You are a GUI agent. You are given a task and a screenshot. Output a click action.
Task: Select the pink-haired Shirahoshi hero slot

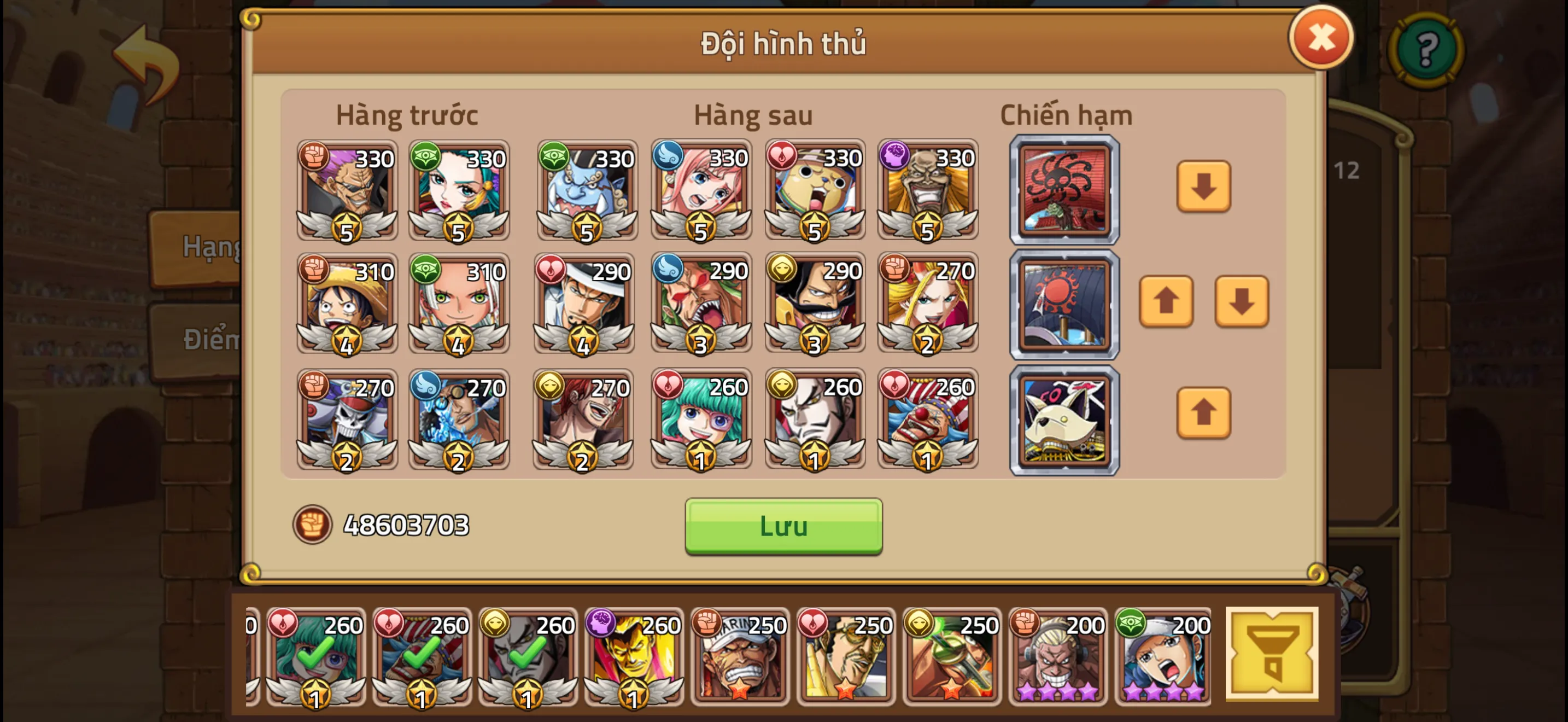(x=700, y=190)
